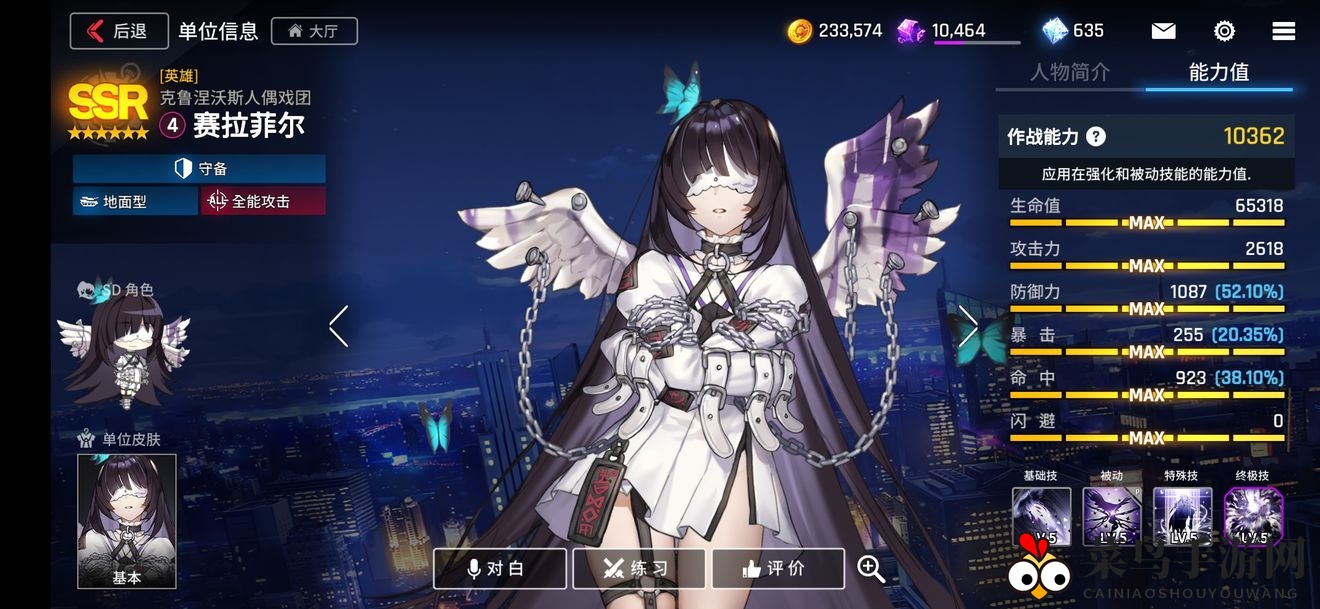The image size is (1320, 609).
Task: Show the next unit with right arrow
Action: point(968,326)
